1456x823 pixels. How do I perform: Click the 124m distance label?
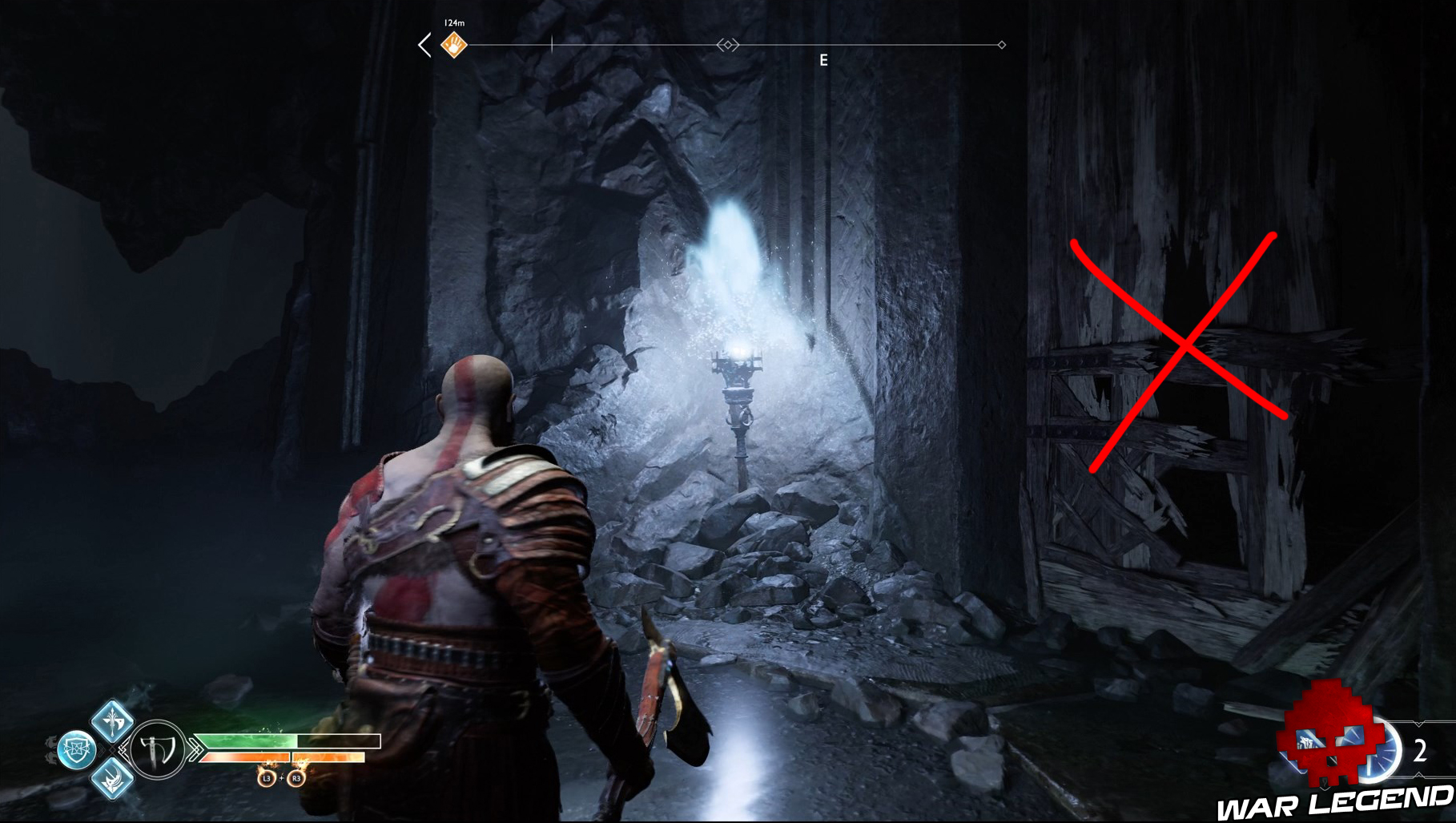click(x=453, y=21)
